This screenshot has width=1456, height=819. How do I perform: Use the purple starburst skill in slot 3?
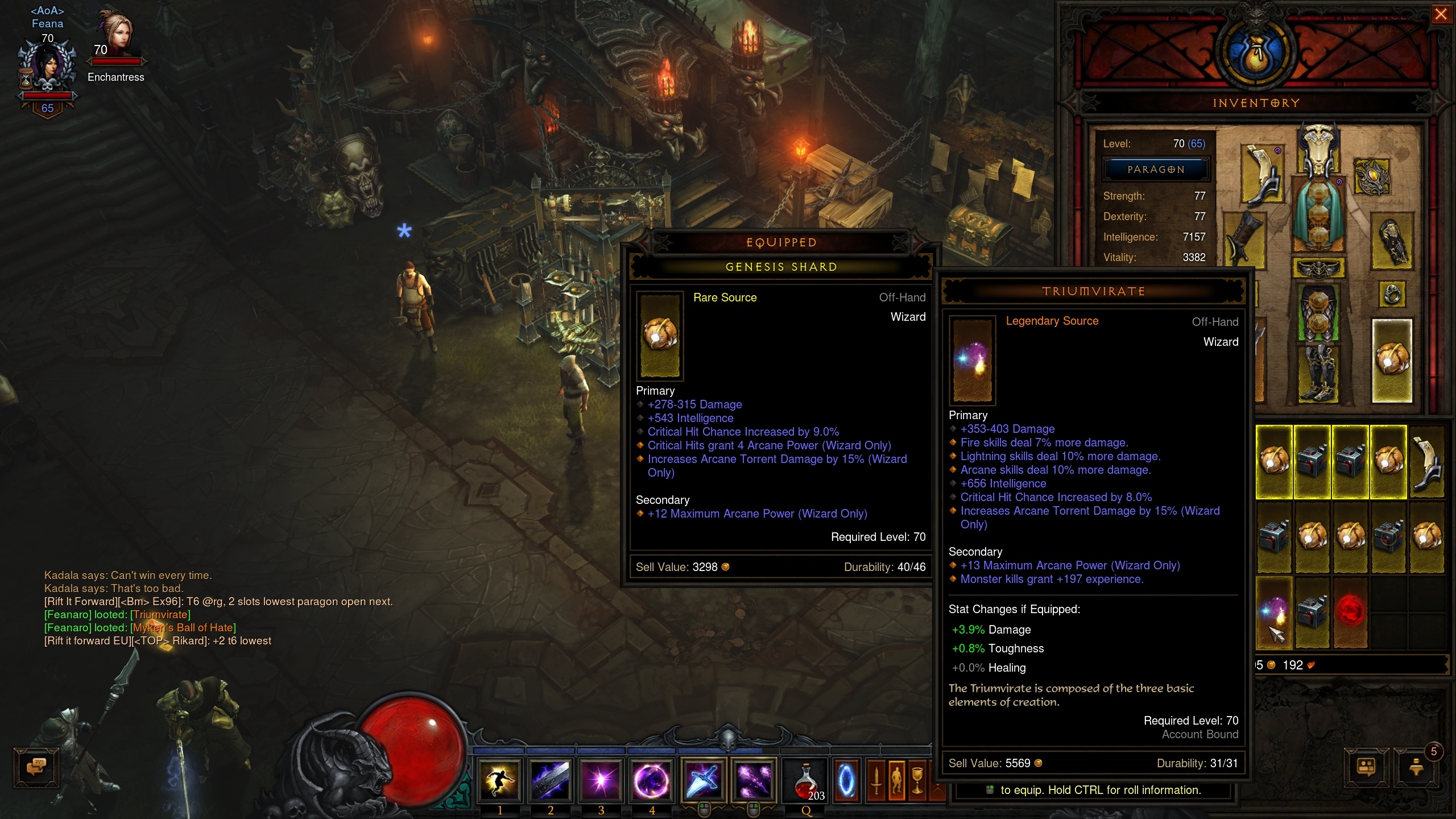(x=601, y=780)
